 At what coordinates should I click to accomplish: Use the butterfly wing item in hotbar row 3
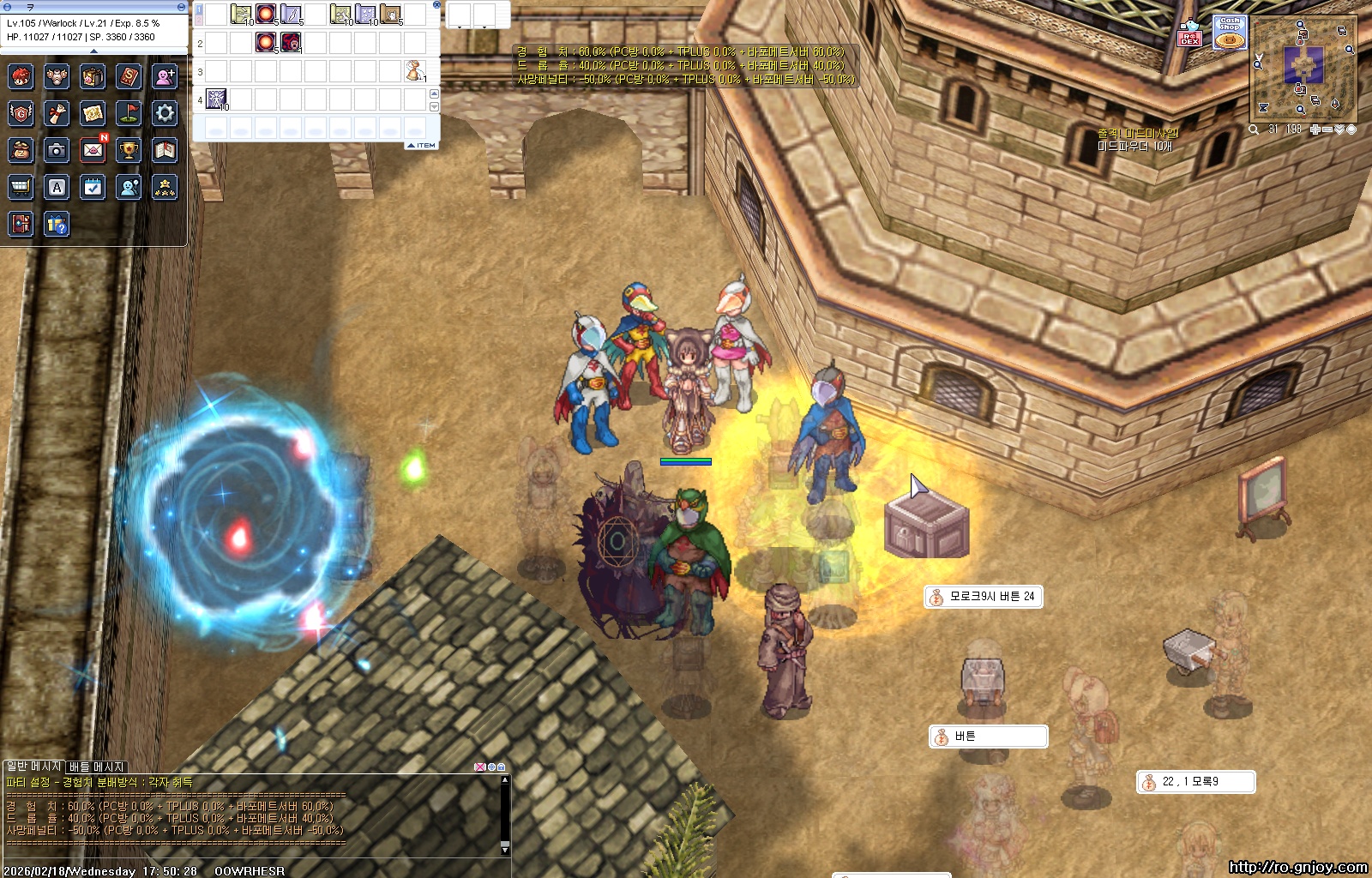pos(415,71)
